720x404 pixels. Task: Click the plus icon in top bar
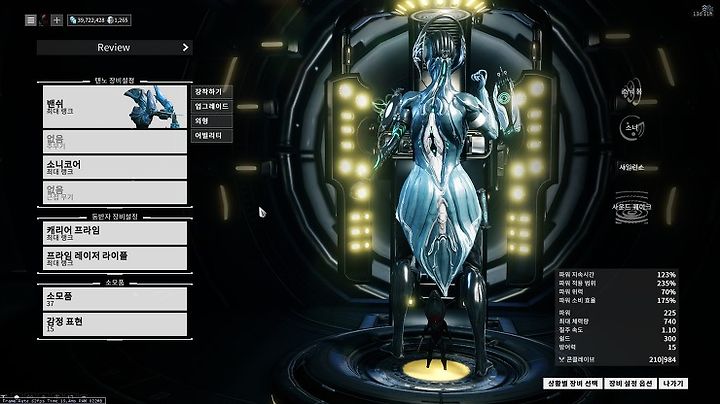[56, 19]
